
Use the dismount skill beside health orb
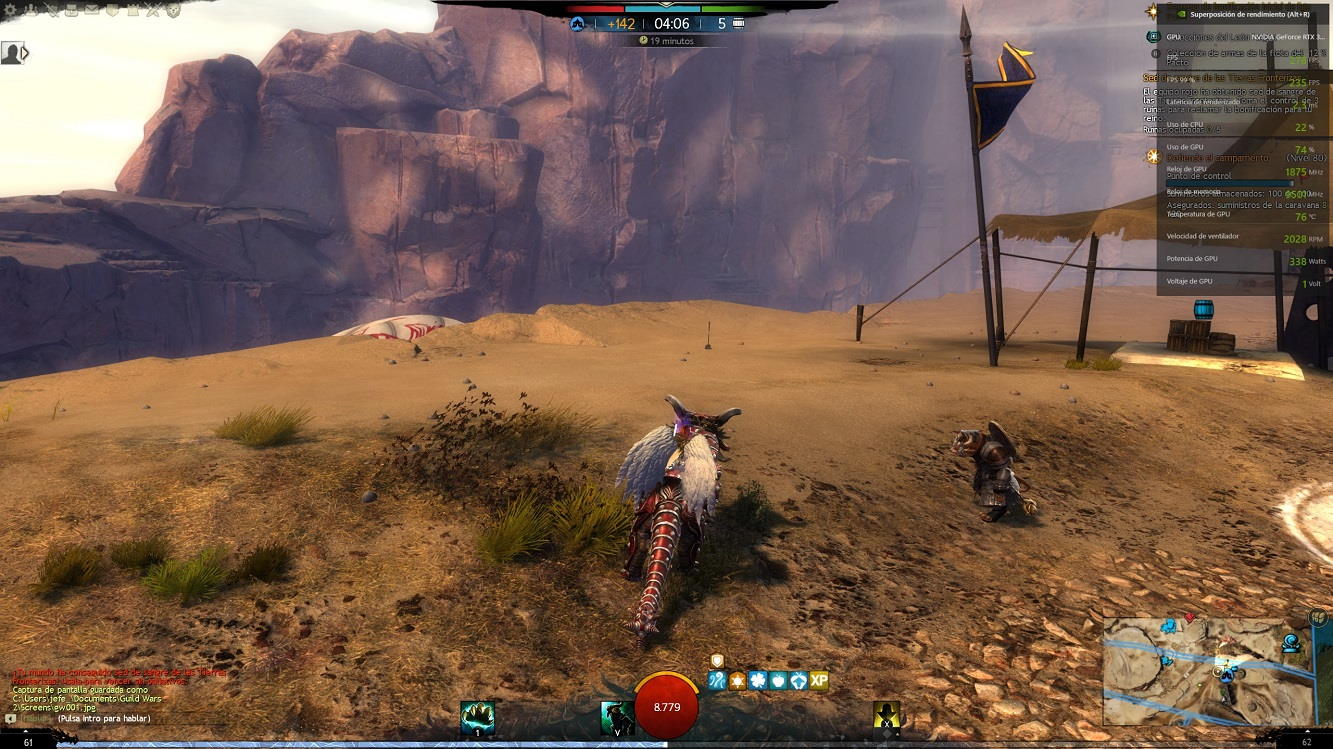(x=617, y=717)
